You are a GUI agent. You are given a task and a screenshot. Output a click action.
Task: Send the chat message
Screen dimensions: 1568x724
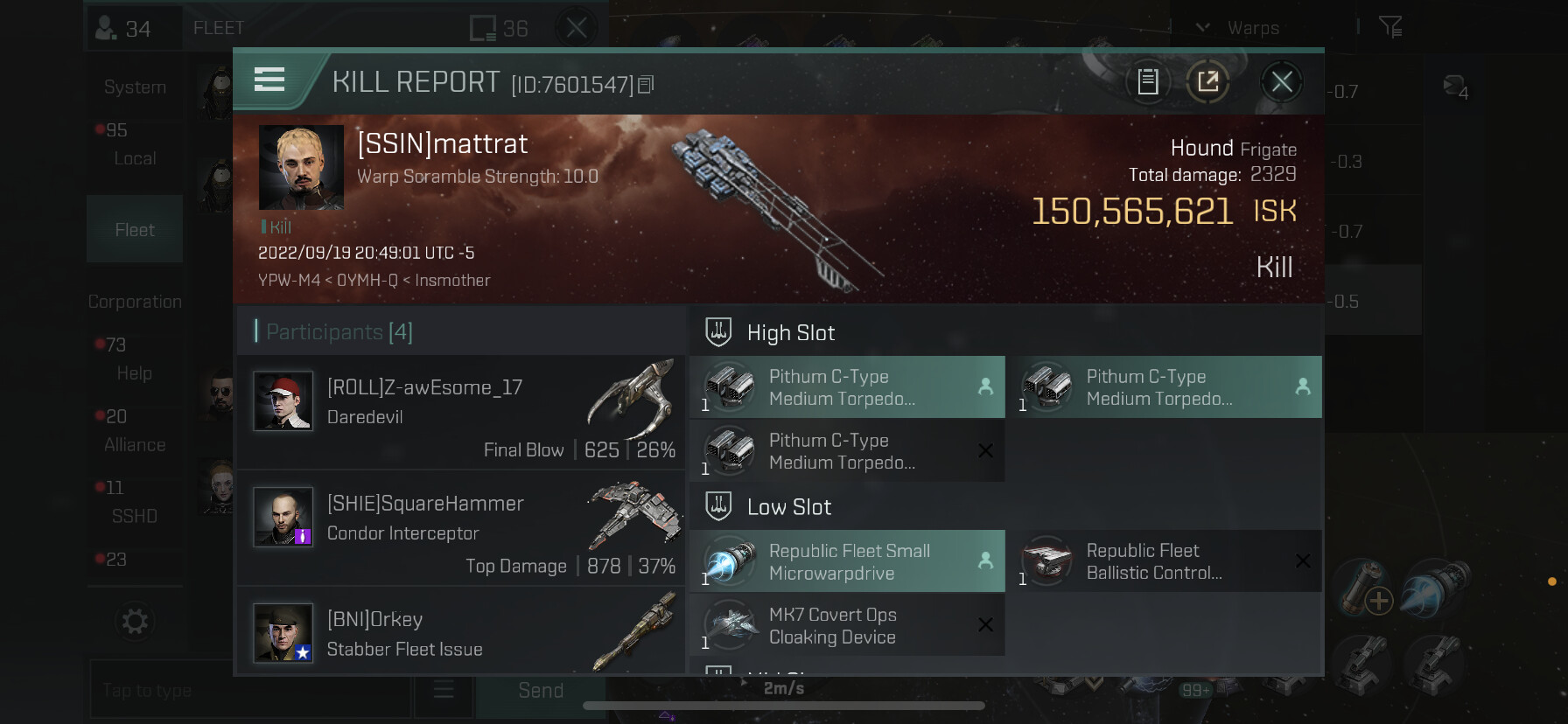[x=540, y=691]
